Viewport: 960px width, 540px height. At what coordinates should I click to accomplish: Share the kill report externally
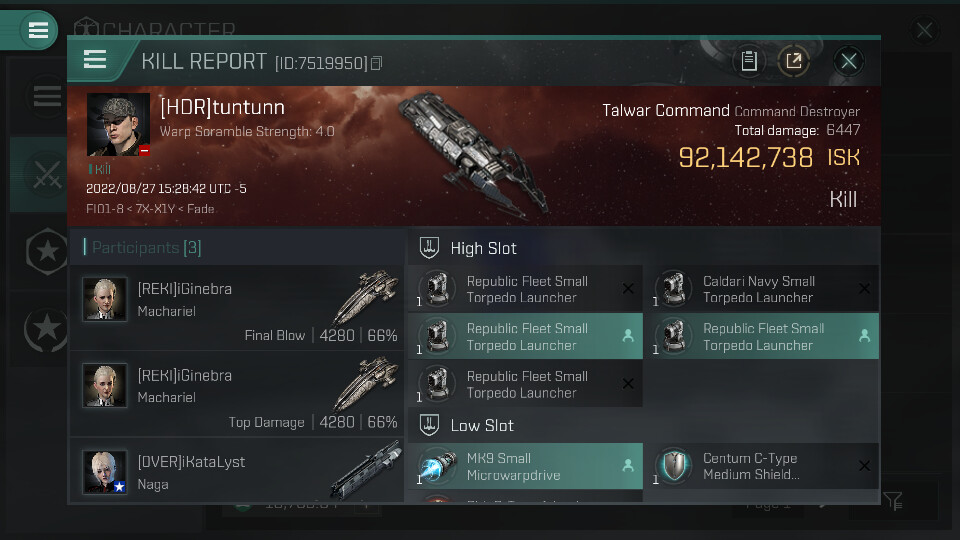click(x=793, y=61)
